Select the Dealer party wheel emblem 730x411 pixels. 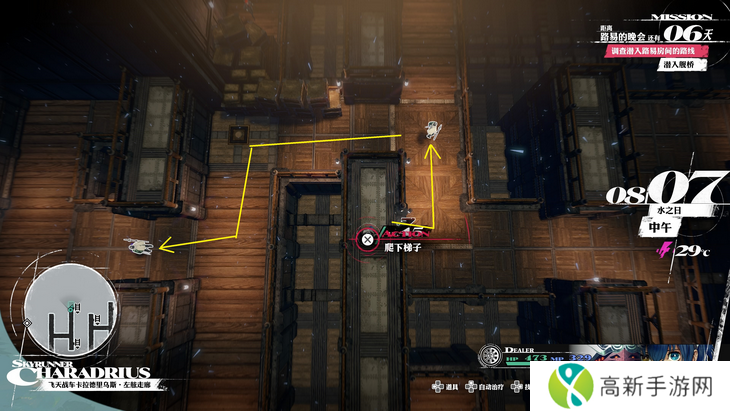point(489,356)
